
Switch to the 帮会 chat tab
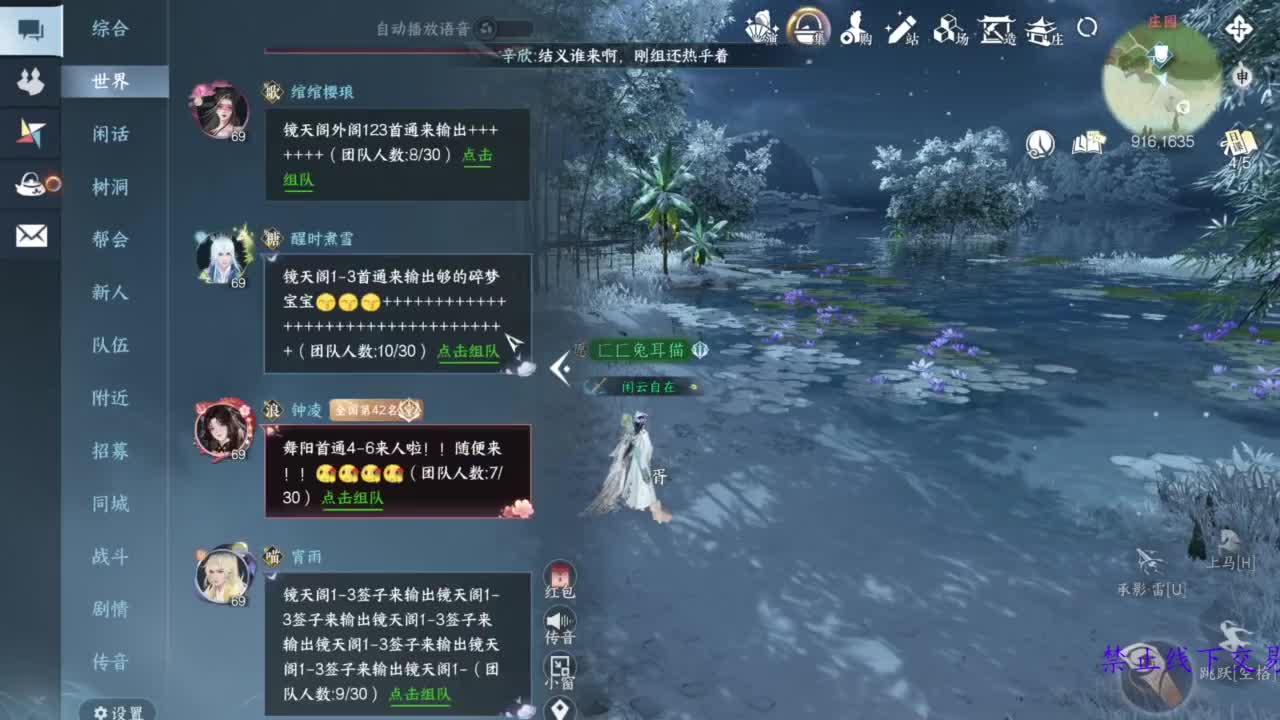click(110, 240)
